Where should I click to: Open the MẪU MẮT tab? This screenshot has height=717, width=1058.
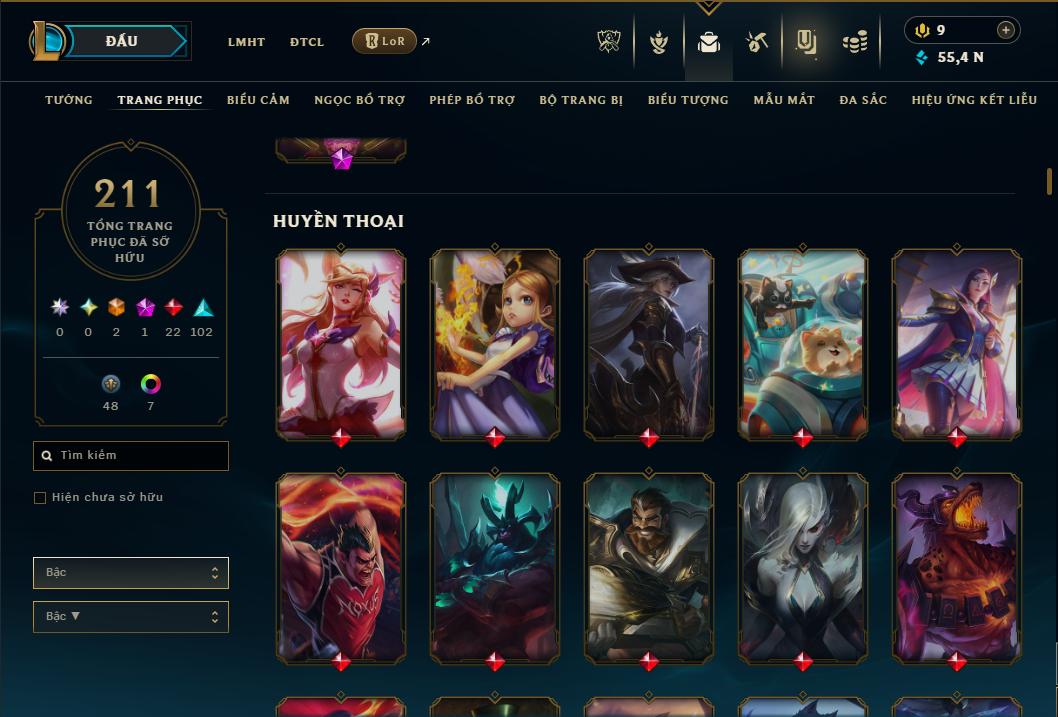(x=784, y=100)
